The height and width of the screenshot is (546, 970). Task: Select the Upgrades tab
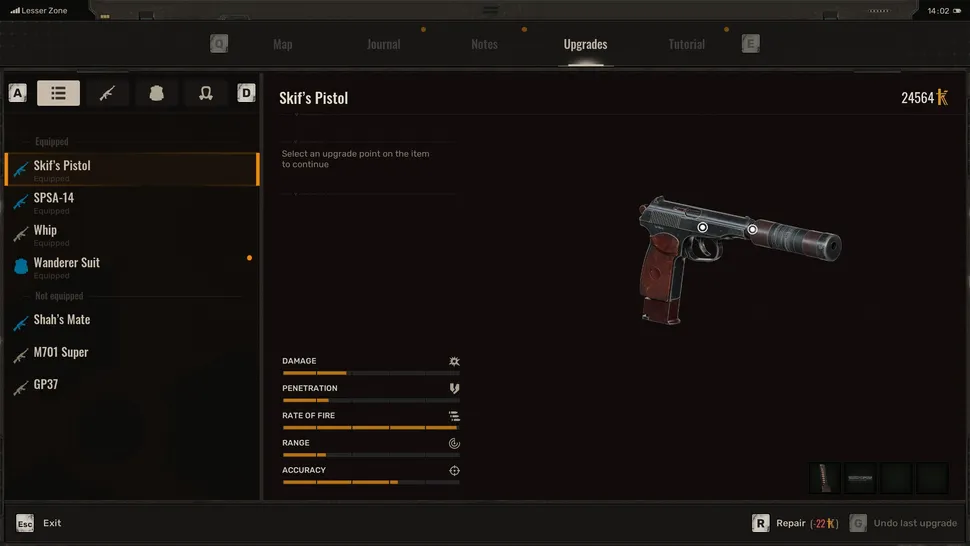coord(585,44)
